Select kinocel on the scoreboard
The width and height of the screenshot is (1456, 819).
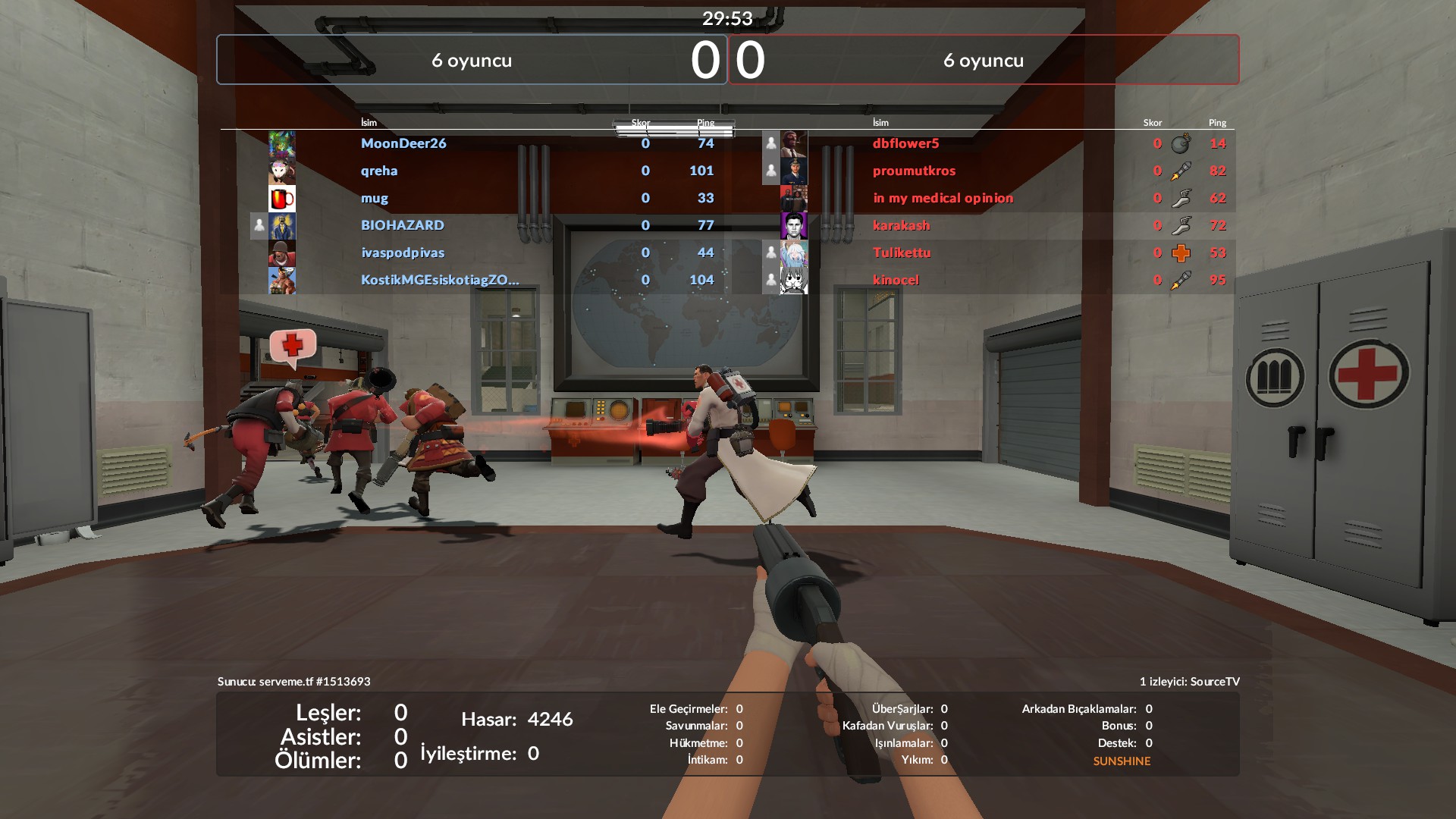click(x=896, y=280)
